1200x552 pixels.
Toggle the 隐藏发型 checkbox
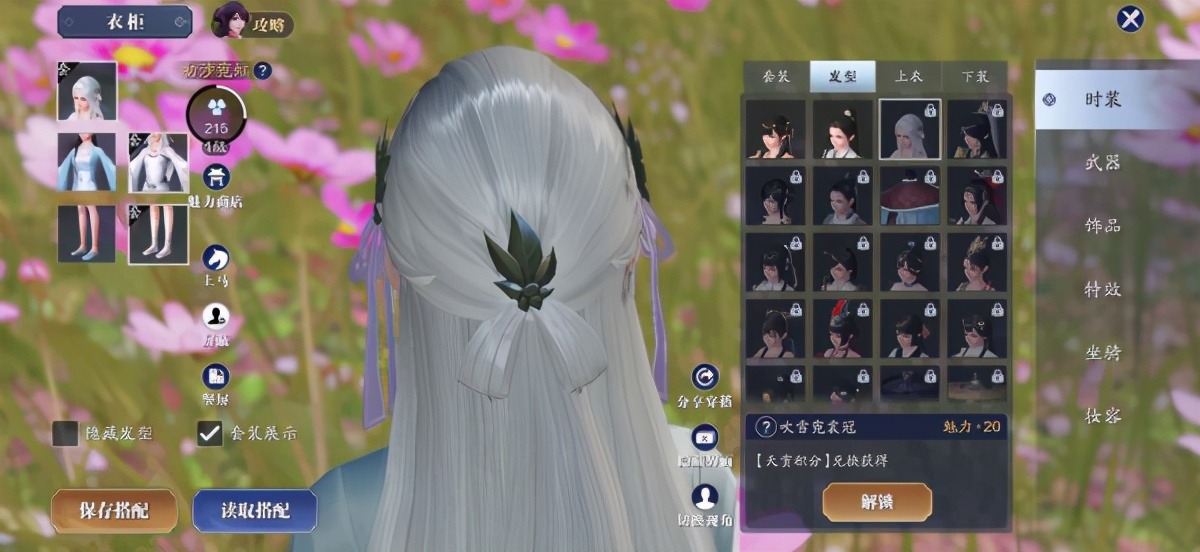(x=66, y=433)
